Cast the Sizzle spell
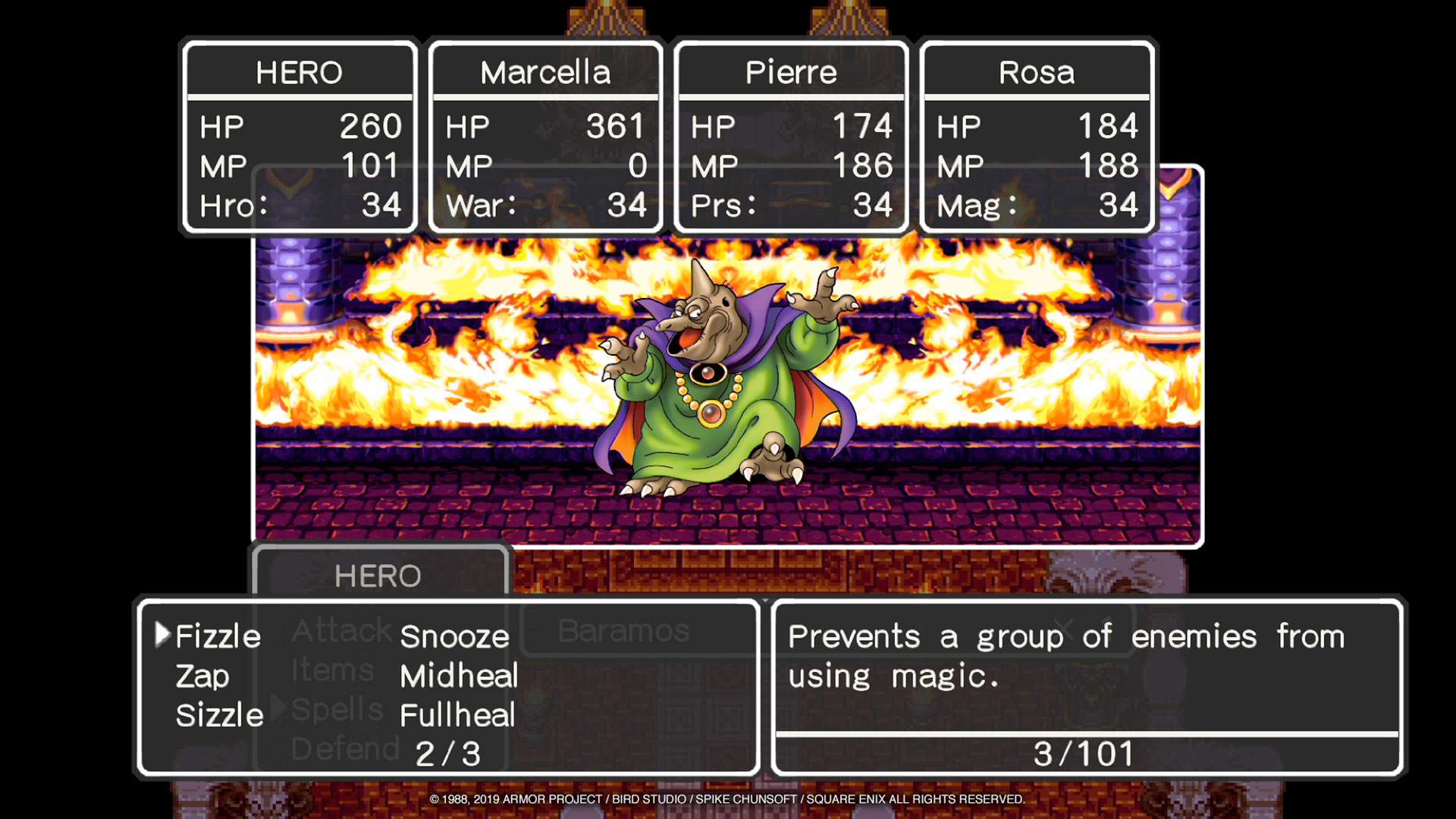1456x819 pixels. click(x=219, y=715)
